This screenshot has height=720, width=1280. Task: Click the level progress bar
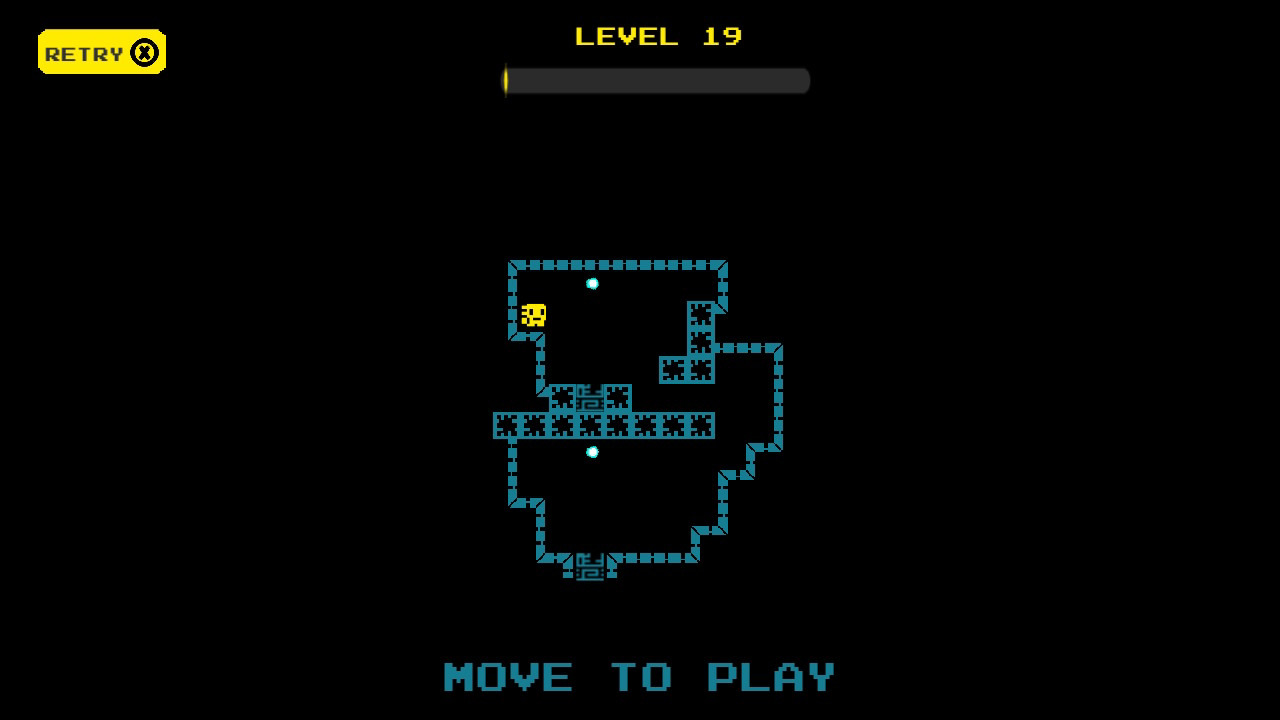pos(655,82)
